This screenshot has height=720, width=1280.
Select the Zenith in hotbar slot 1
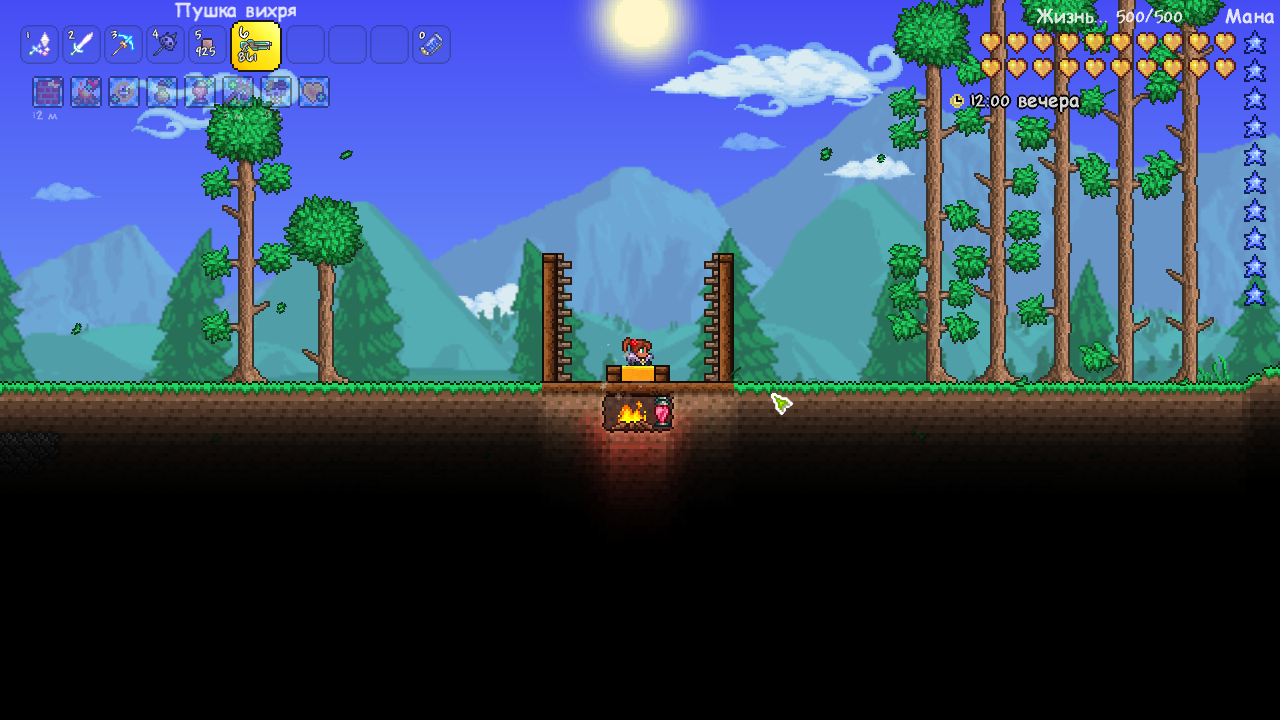click(x=40, y=44)
